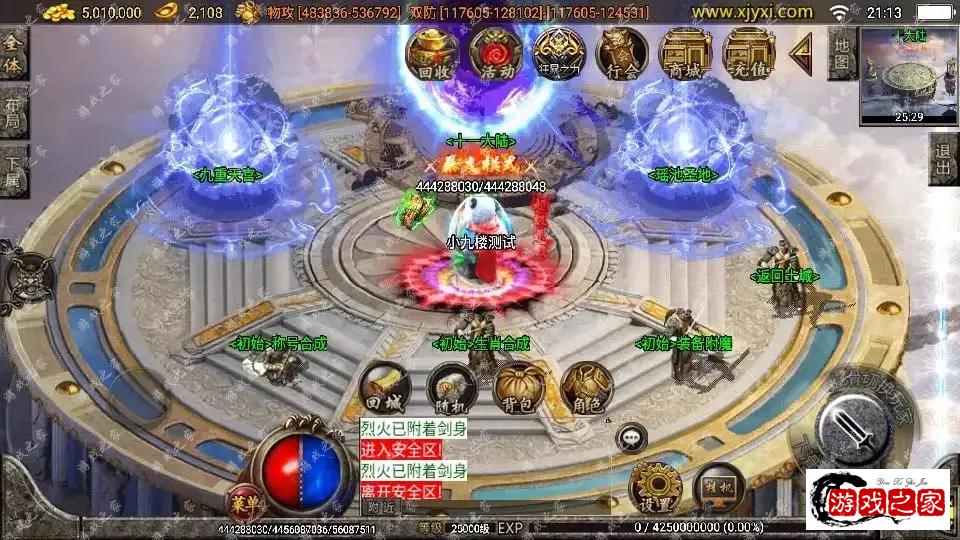Image resolution: width=960 pixels, height=540 pixels.
Task: Open the 商城 shop
Action: 685,53
